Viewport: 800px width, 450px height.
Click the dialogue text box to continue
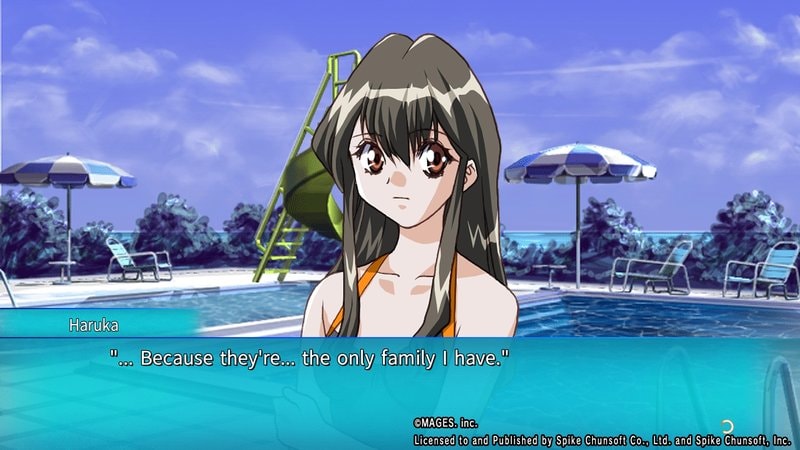point(400,385)
